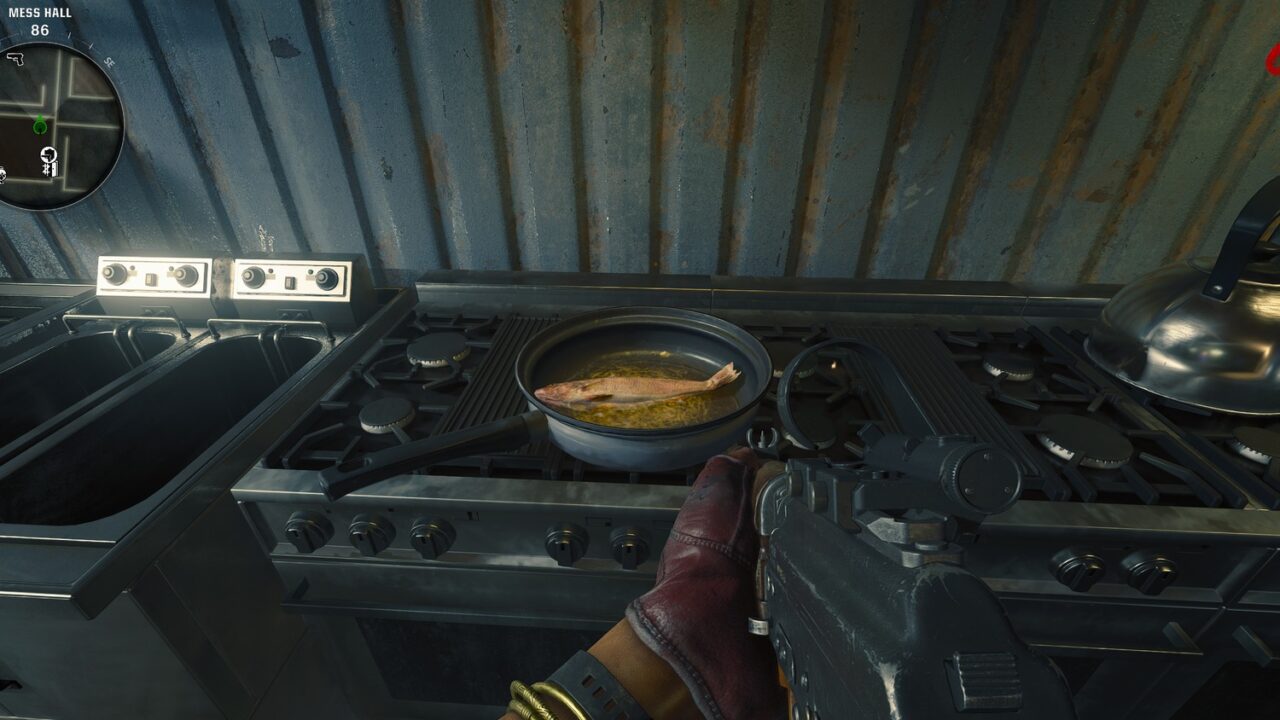Select the SE compass marker above the minimap
1280x720 pixels.
pos(109,61)
